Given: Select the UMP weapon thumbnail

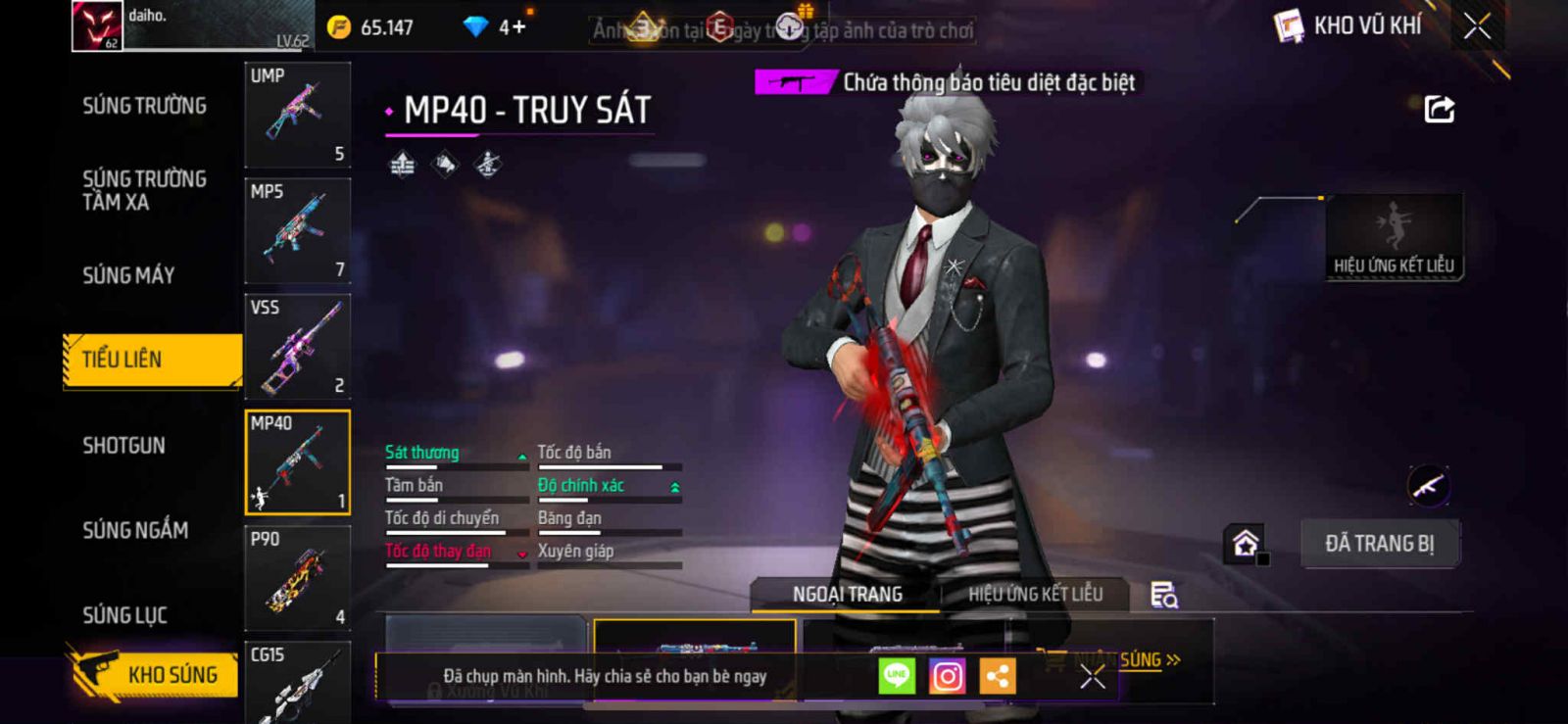Looking at the screenshot, I should tap(297, 115).
